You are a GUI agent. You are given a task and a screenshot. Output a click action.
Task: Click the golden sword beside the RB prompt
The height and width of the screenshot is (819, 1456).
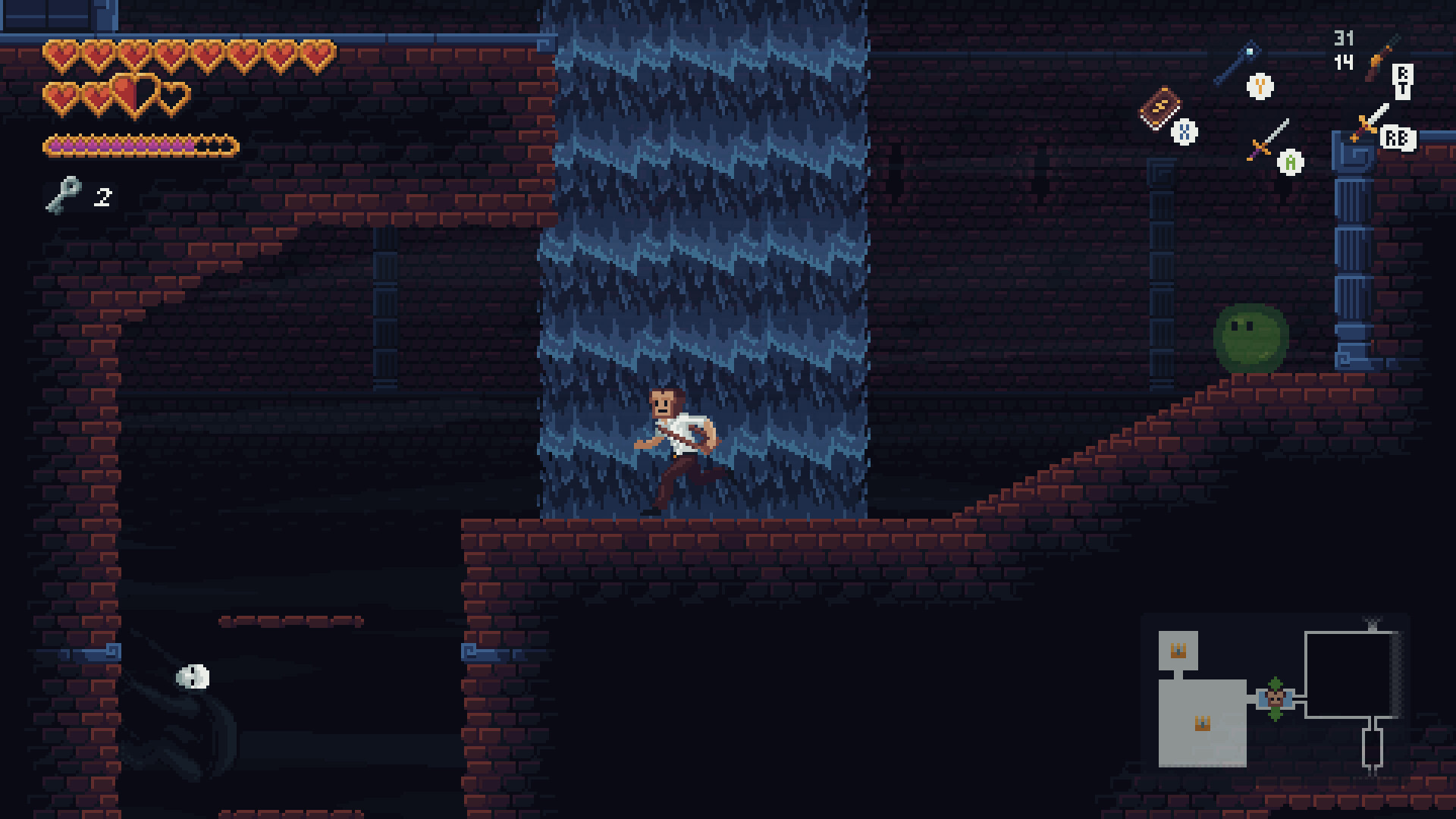point(1369,124)
